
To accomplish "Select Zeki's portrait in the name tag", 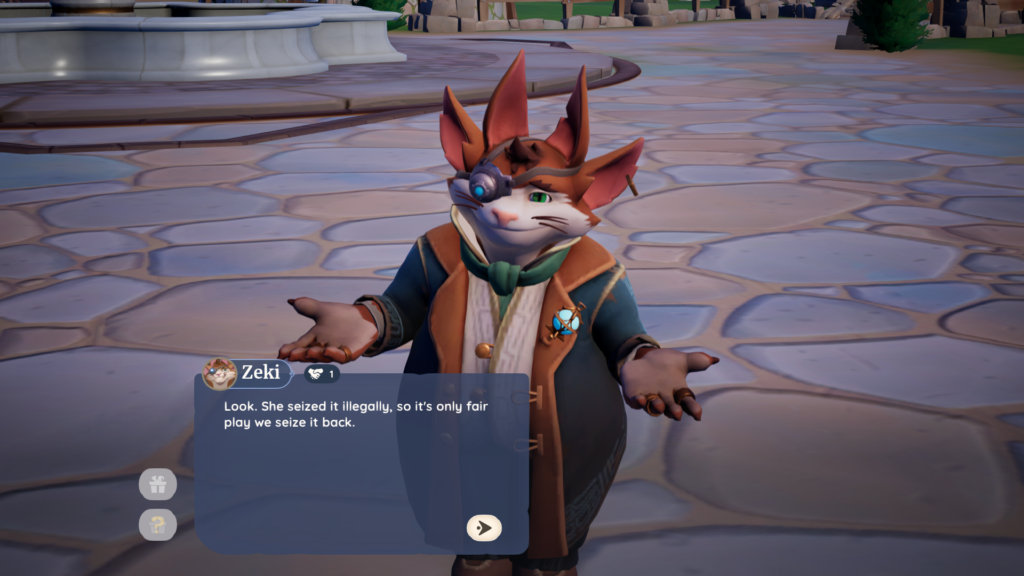I will click(219, 374).
